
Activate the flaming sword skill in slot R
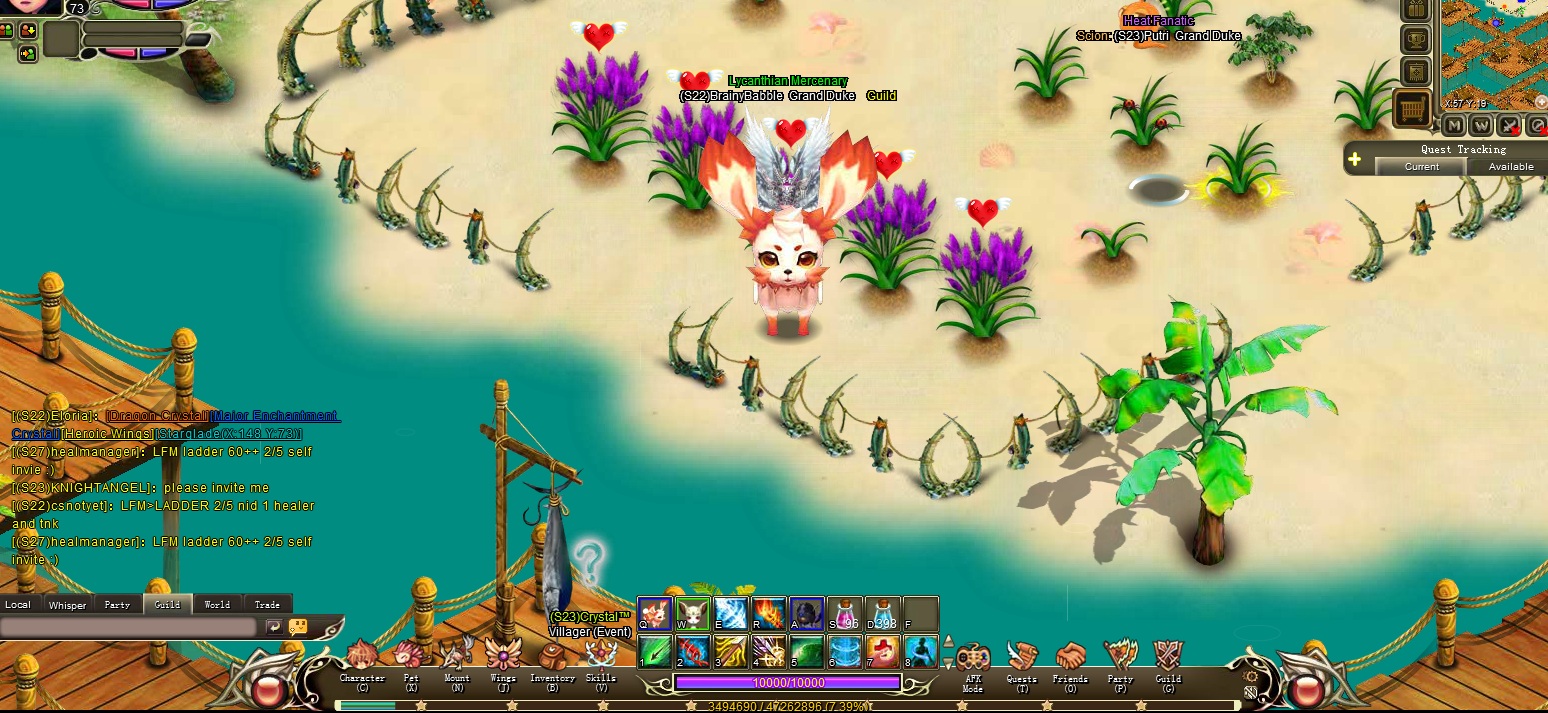click(x=769, y=613)
